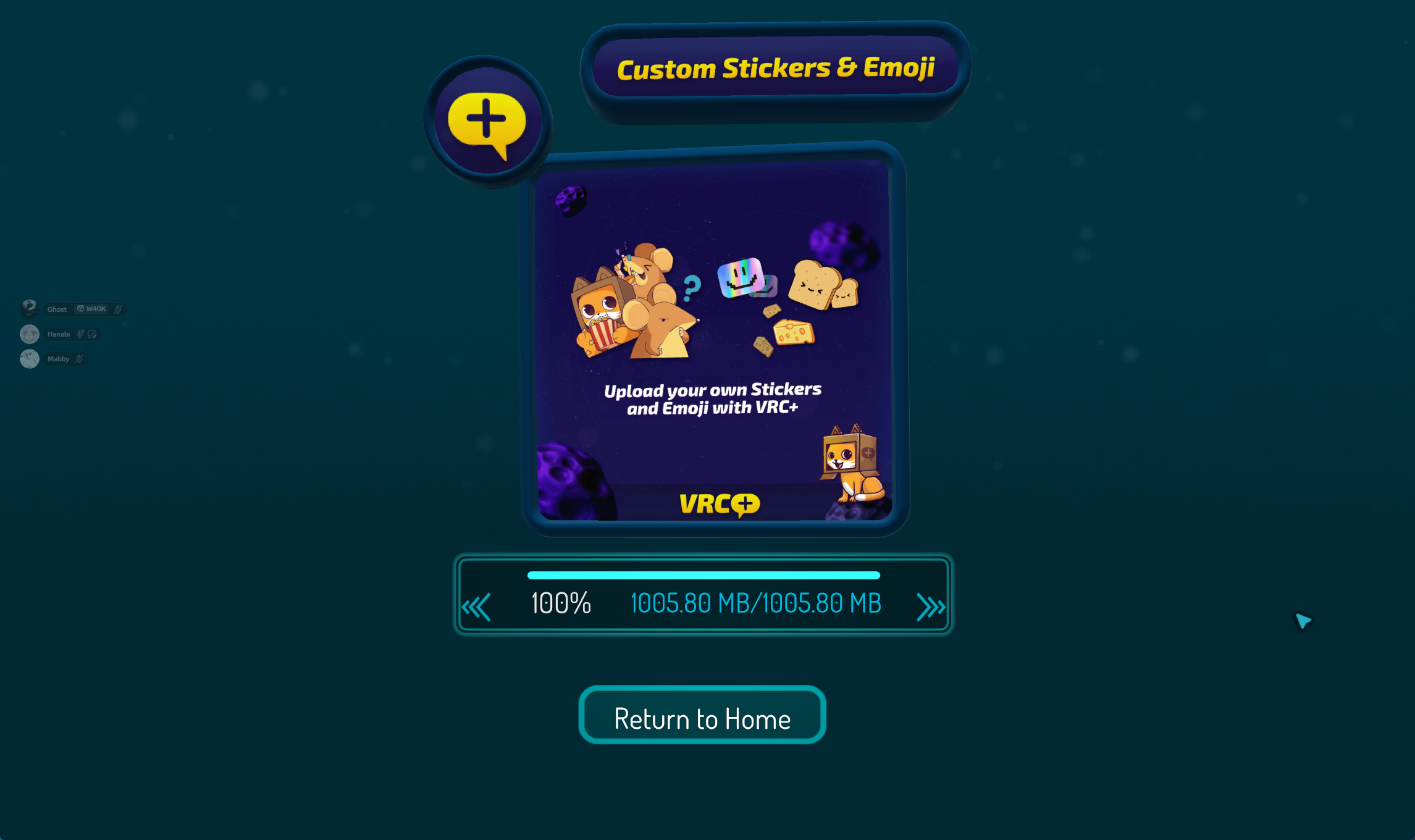Select player Hanabi in the user list
The image size is (1415, 840).
pos(58,334)
